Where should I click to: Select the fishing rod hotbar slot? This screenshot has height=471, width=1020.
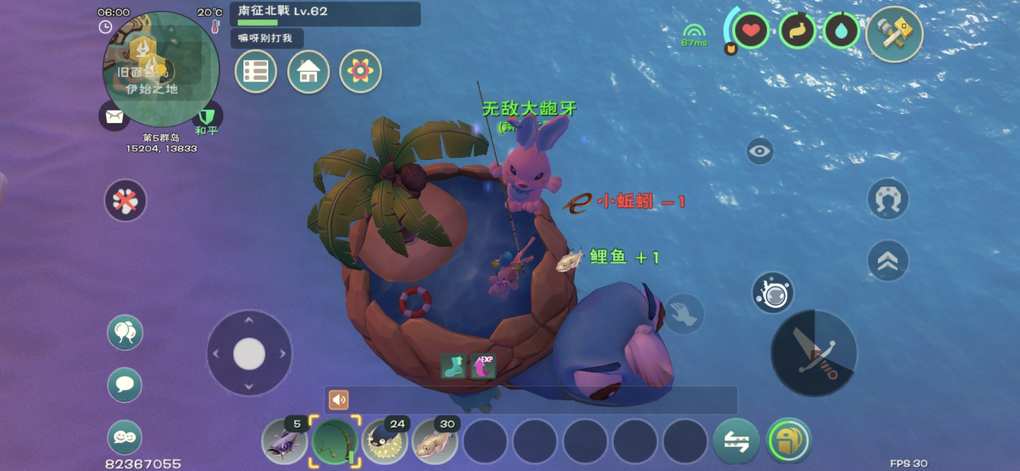tap(335, 440)
